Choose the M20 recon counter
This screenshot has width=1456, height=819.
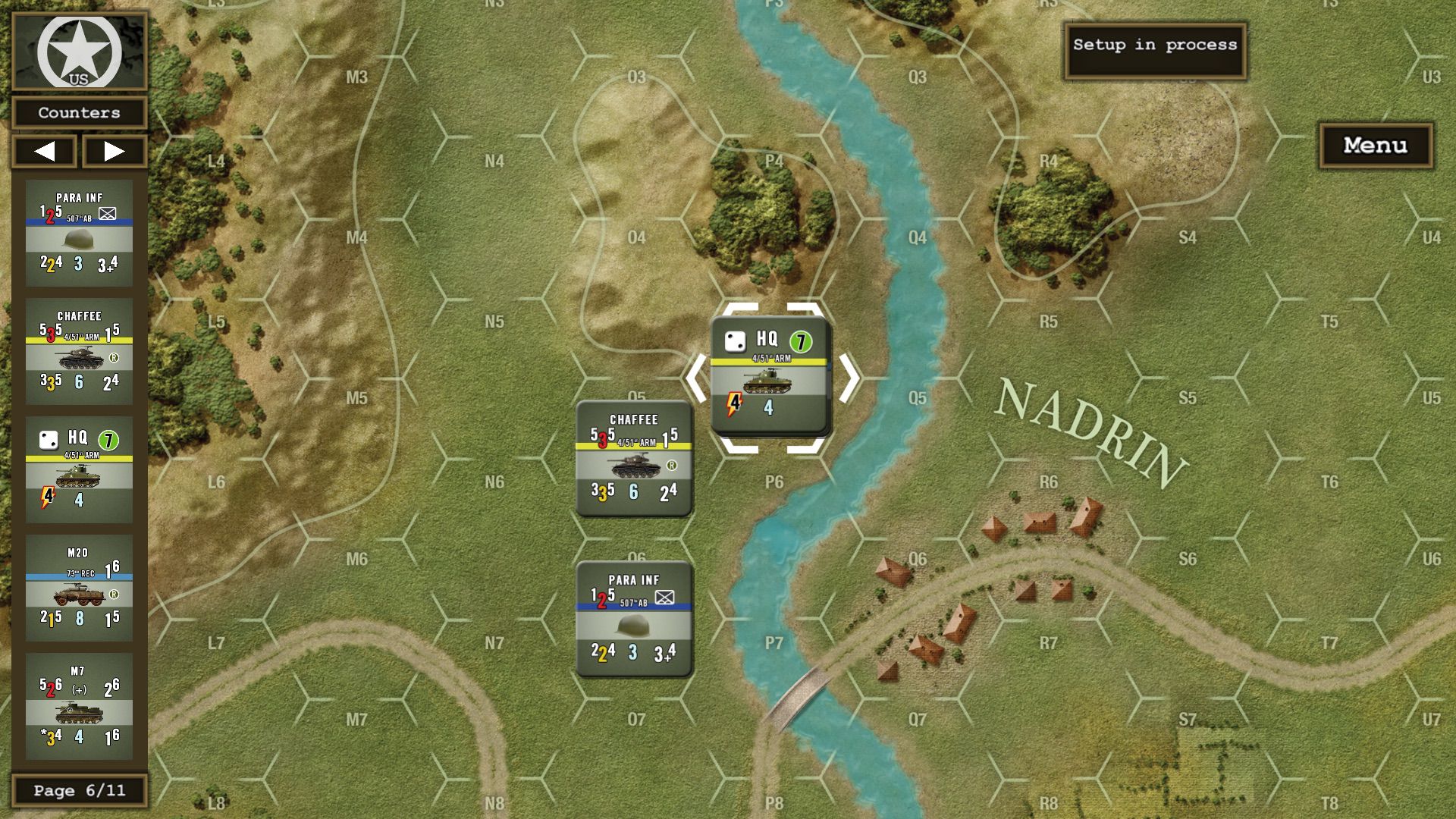pos(79,588)
